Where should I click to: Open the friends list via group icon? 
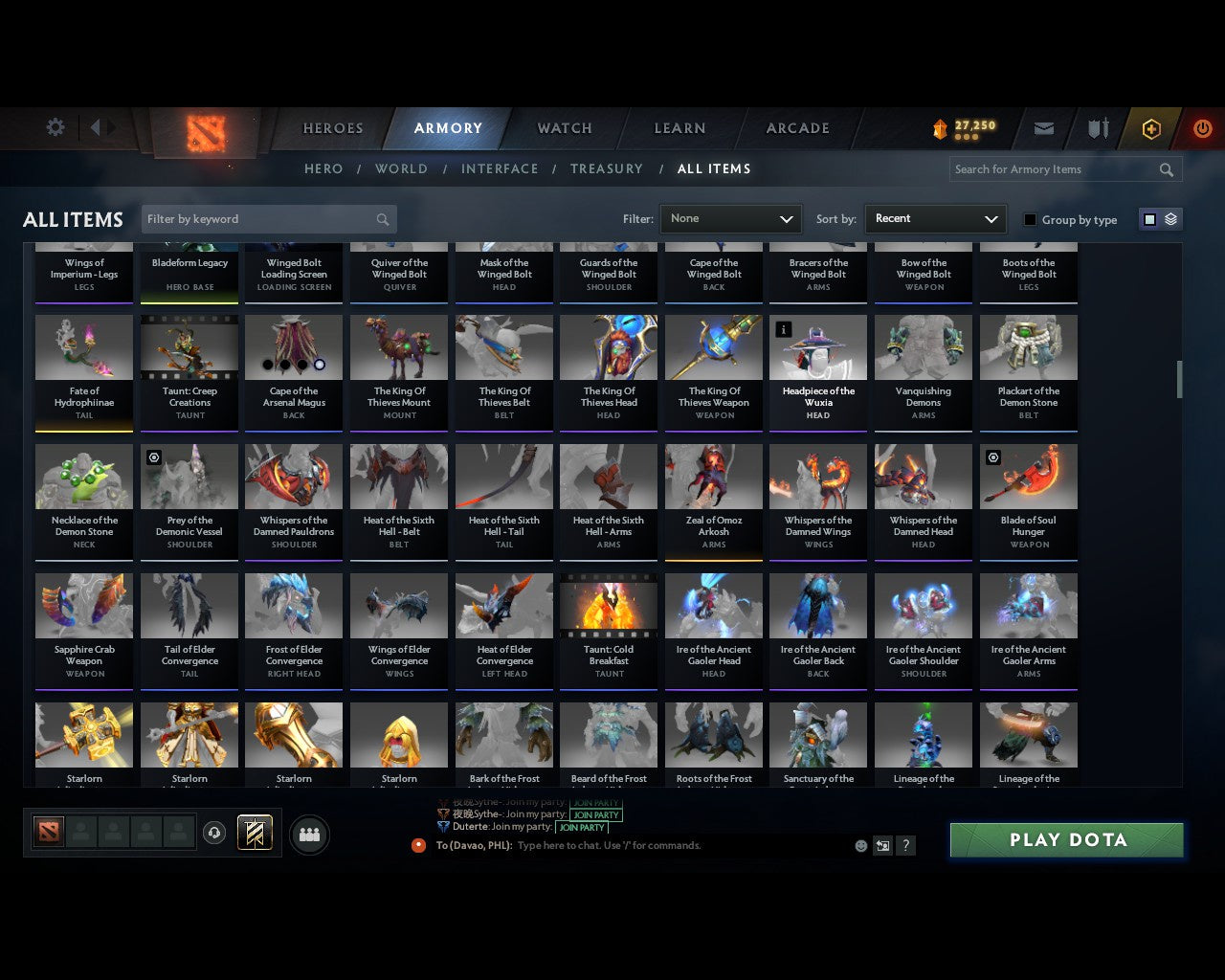(309, 833)
